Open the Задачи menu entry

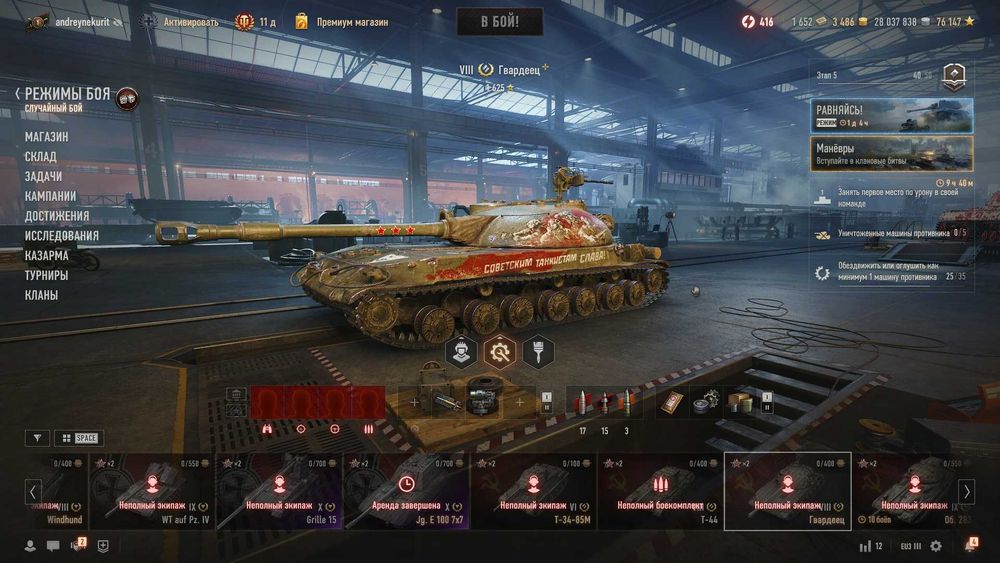click(44, 176)
